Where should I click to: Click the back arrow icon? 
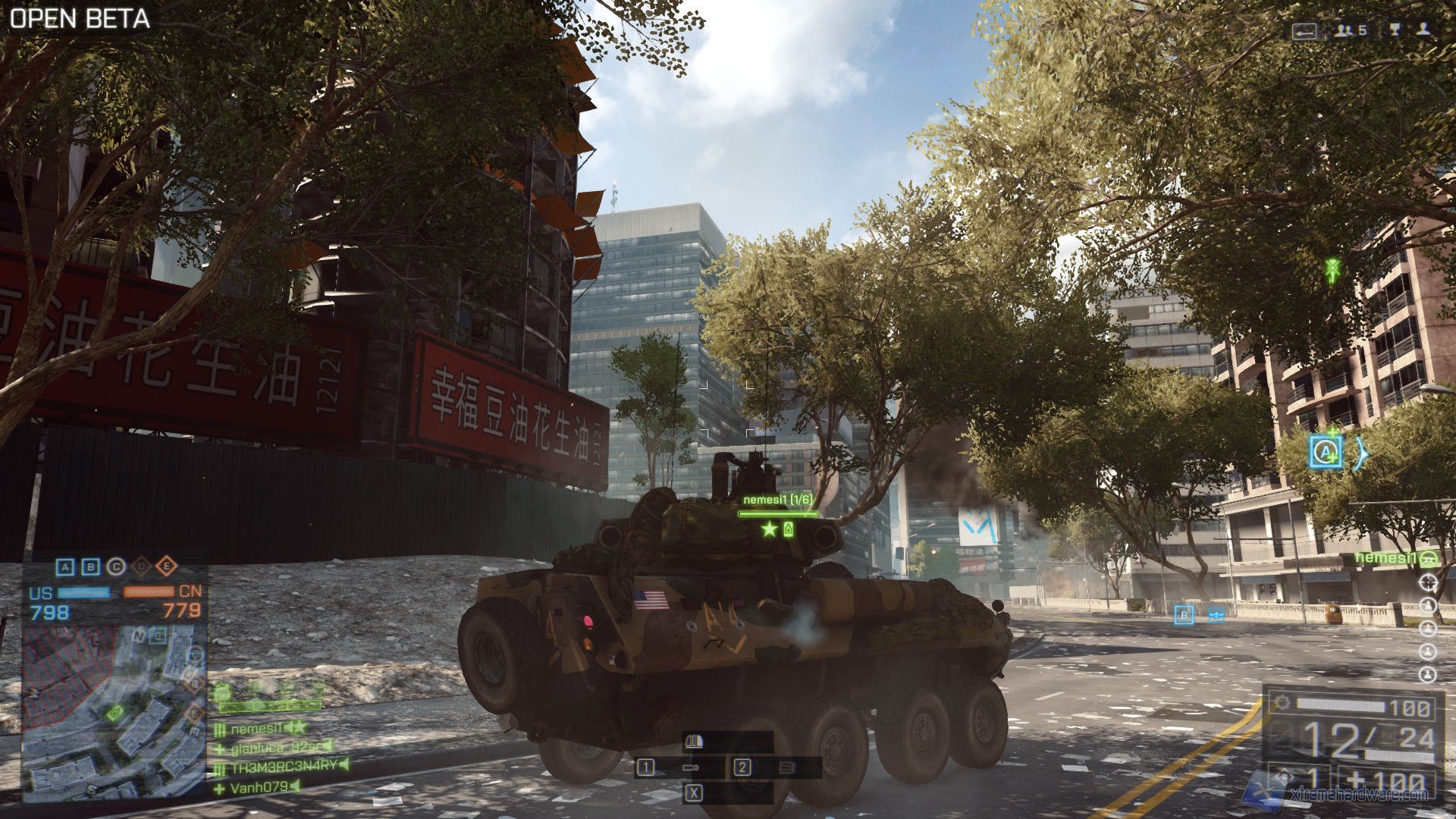coord(1304,31)
